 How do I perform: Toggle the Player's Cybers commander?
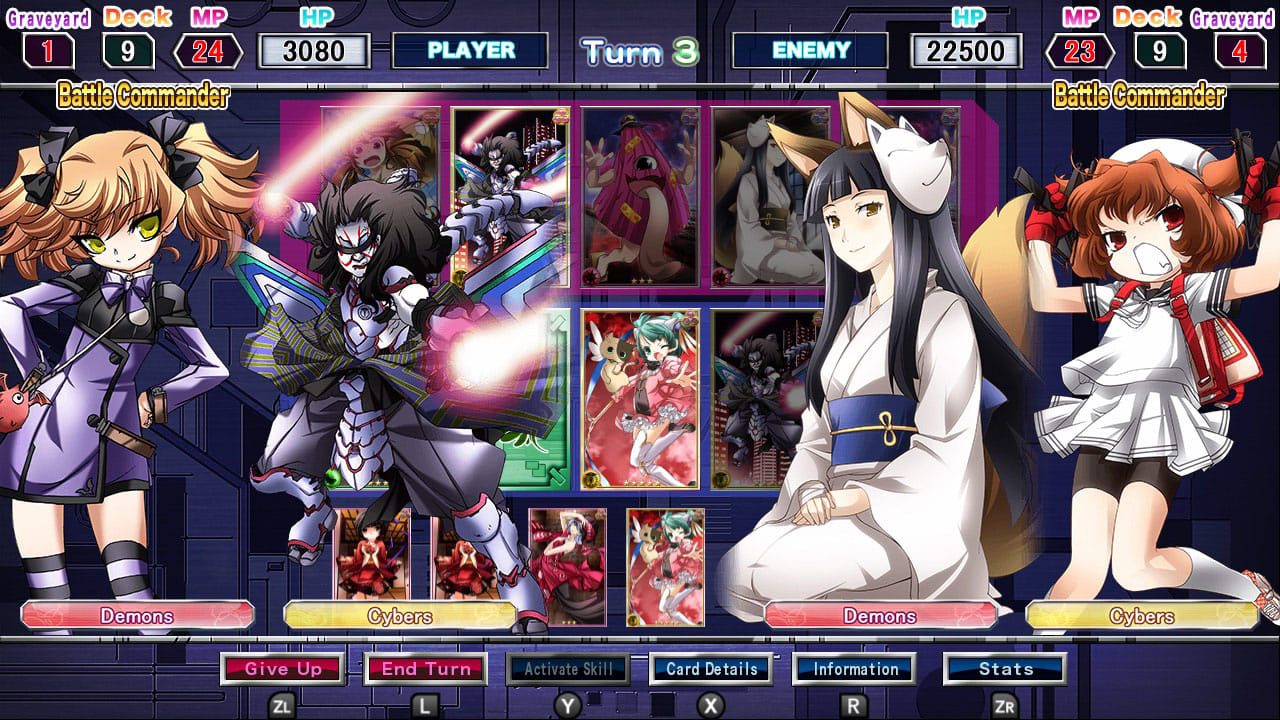(400, 617)
